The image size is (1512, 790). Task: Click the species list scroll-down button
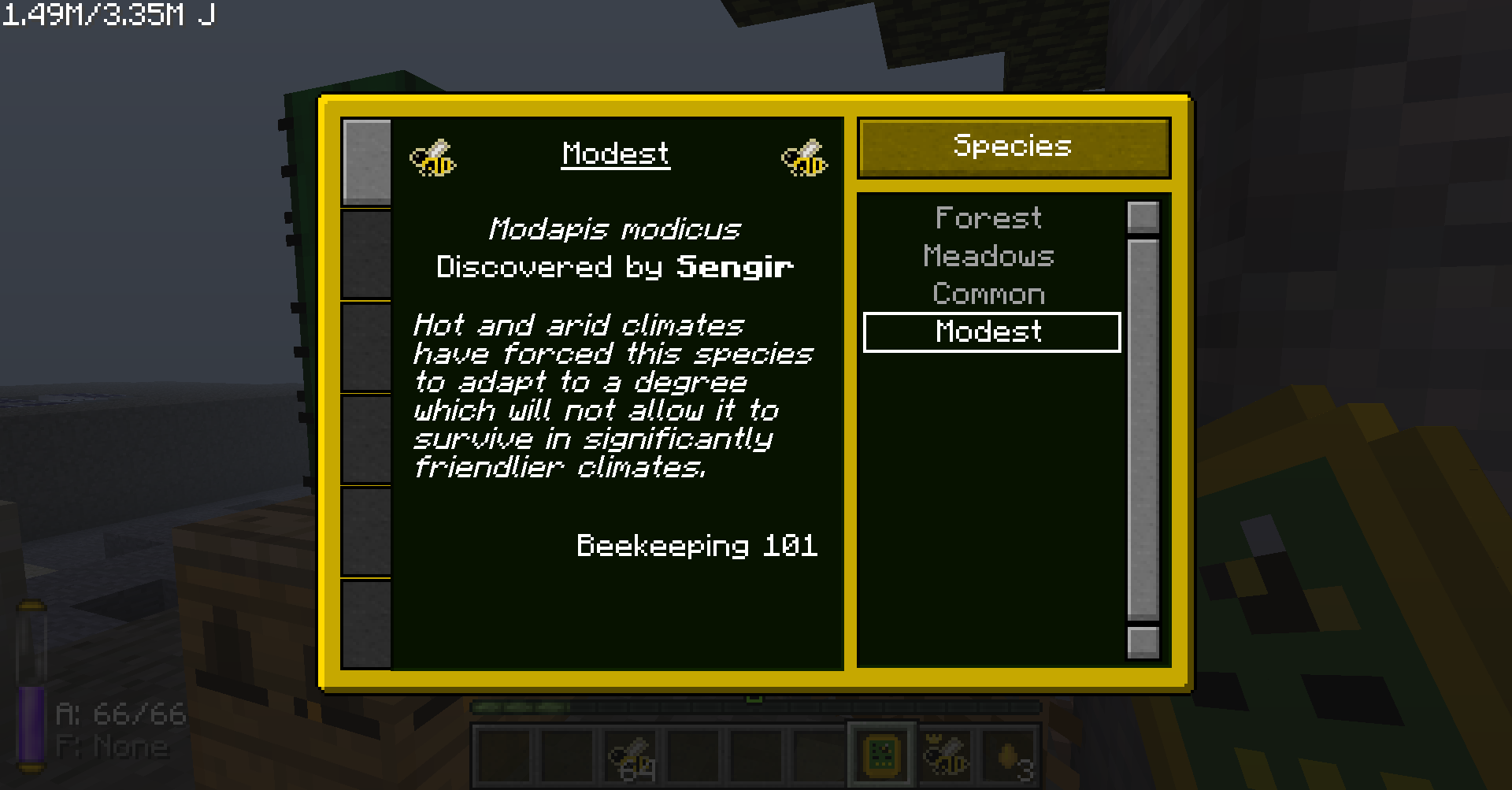pos(1143,641)
